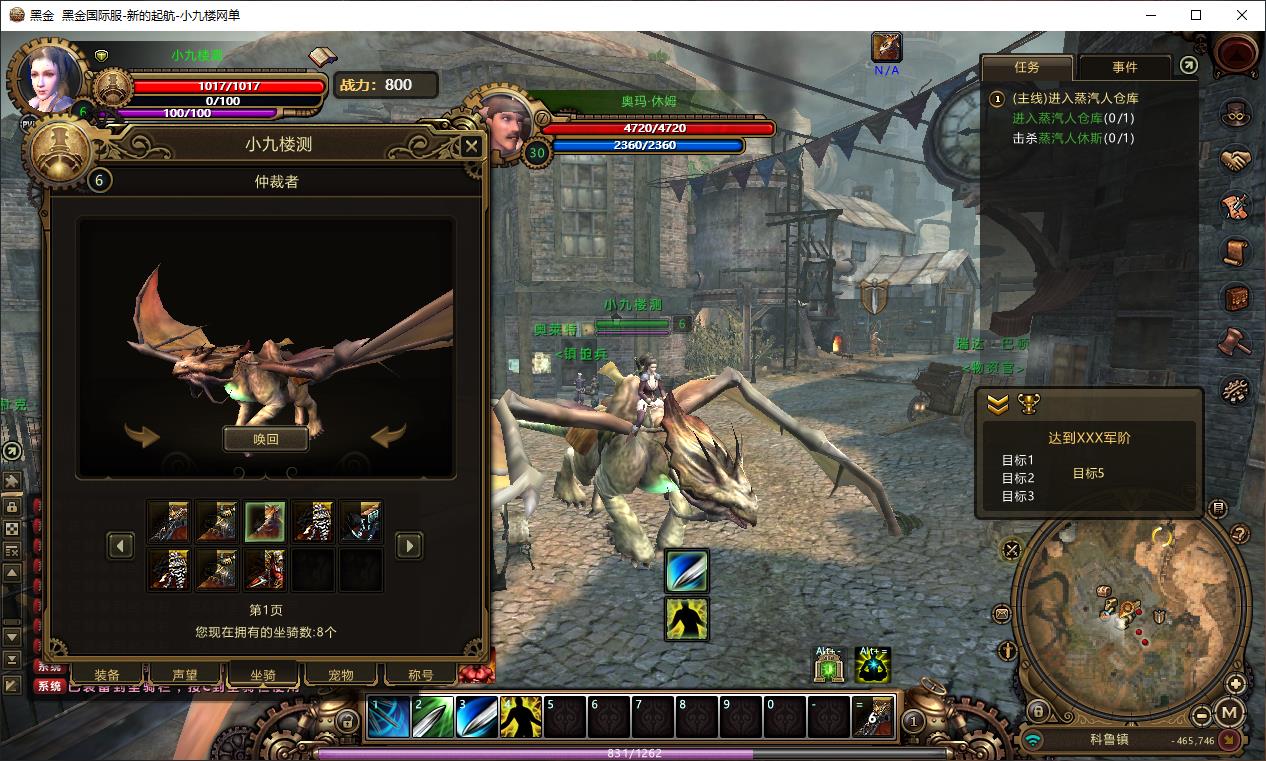Select the highlighted green mount icon

(x=265, y=522)
